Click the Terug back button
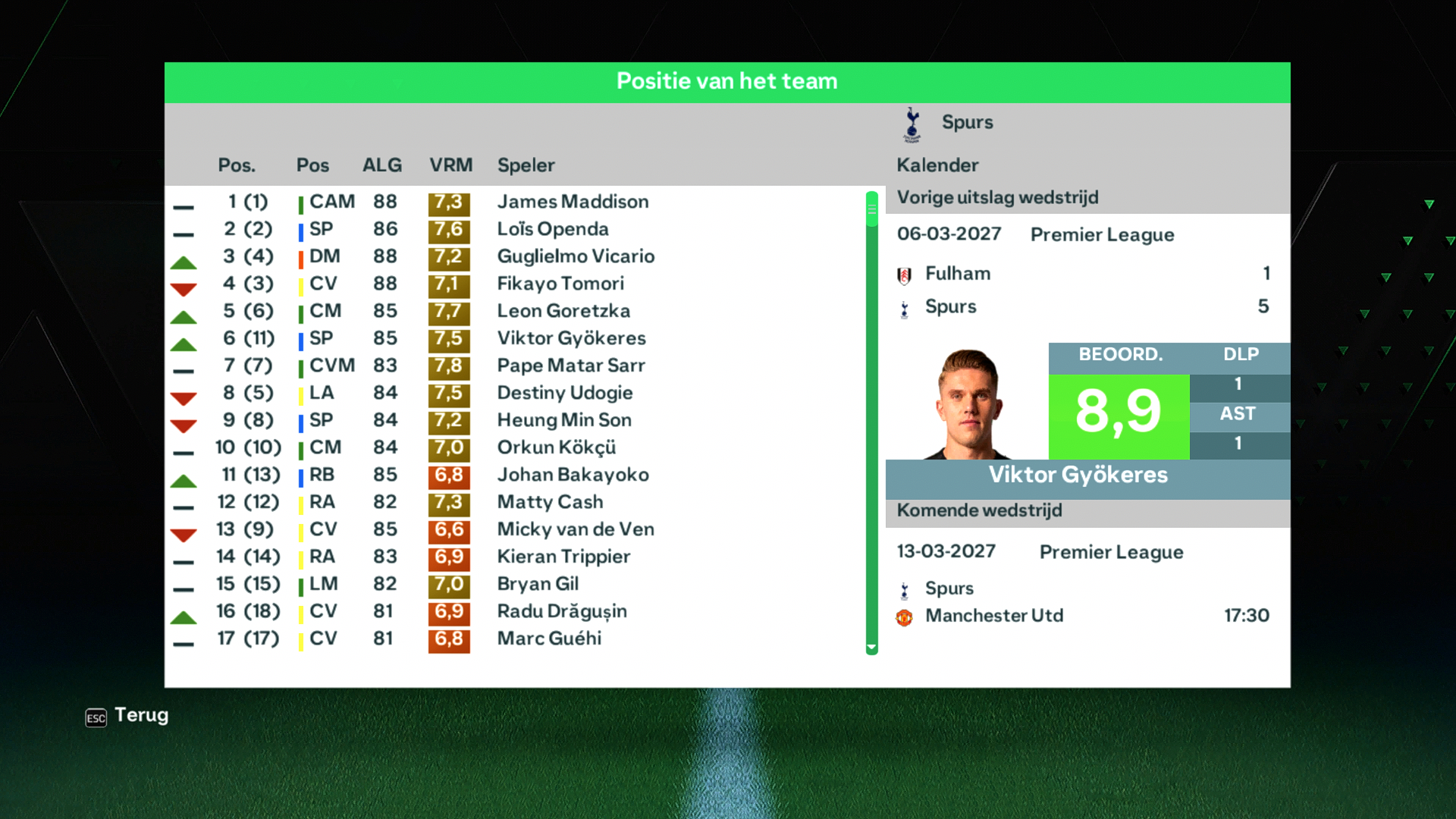1456x819 pixels. point(127,716)
